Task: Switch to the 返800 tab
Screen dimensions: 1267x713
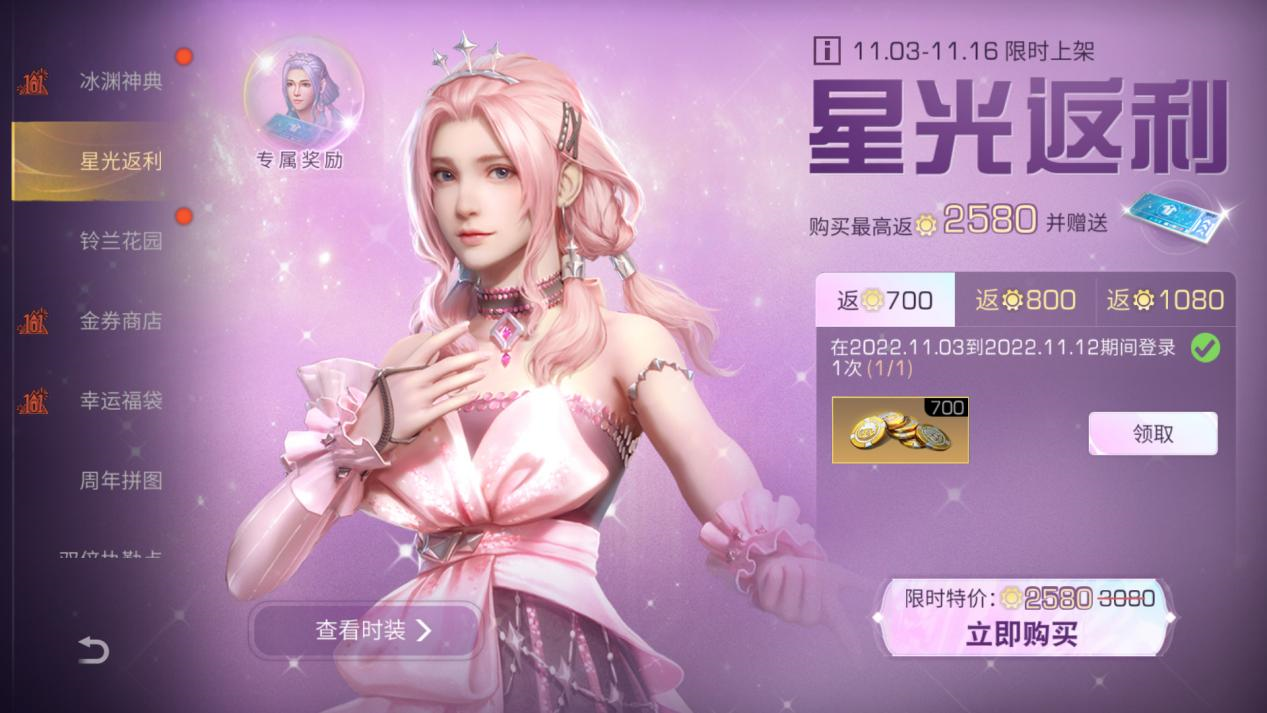Action: (1025, 300)
